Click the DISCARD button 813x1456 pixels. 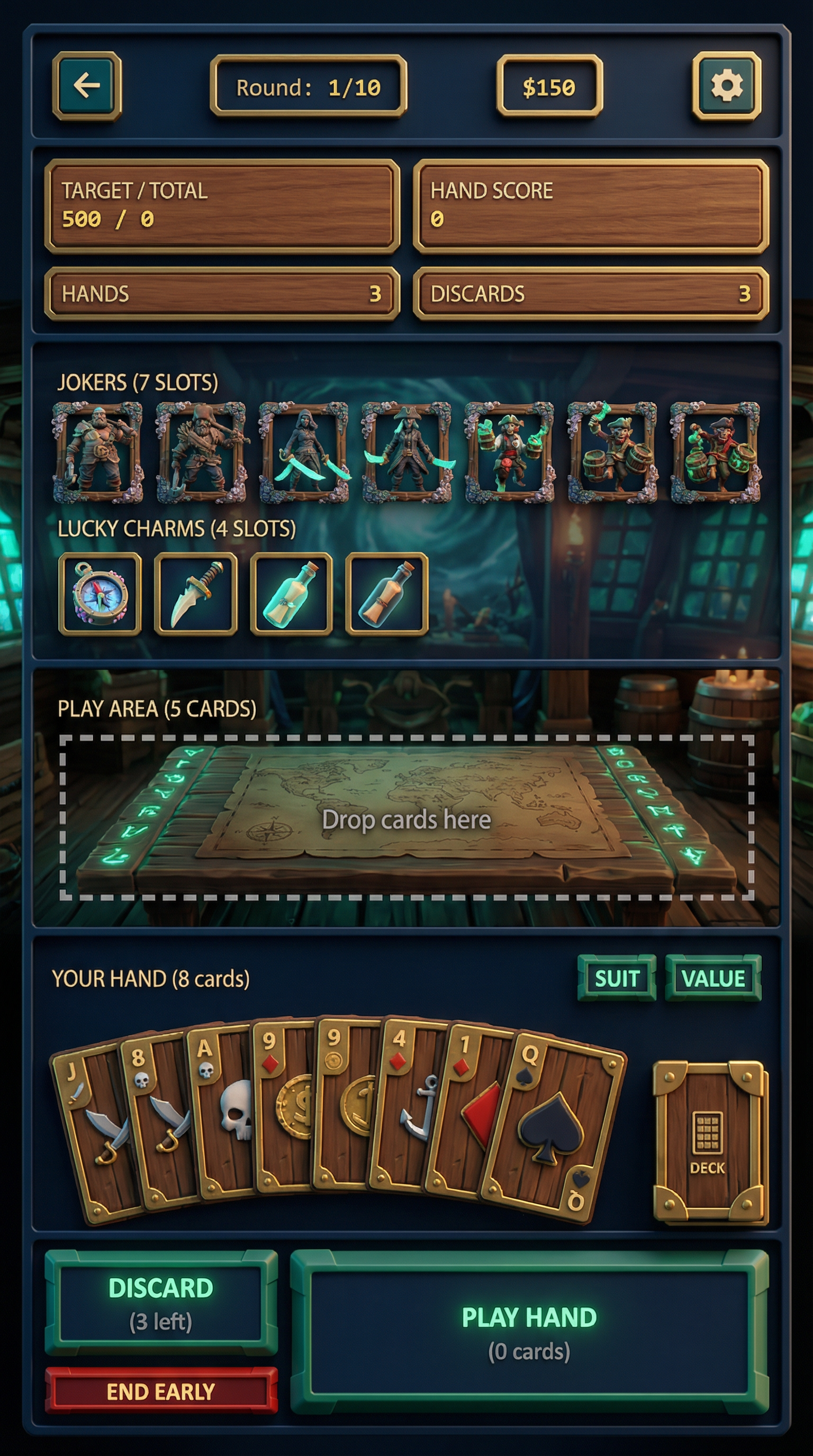coord(161,1303)
